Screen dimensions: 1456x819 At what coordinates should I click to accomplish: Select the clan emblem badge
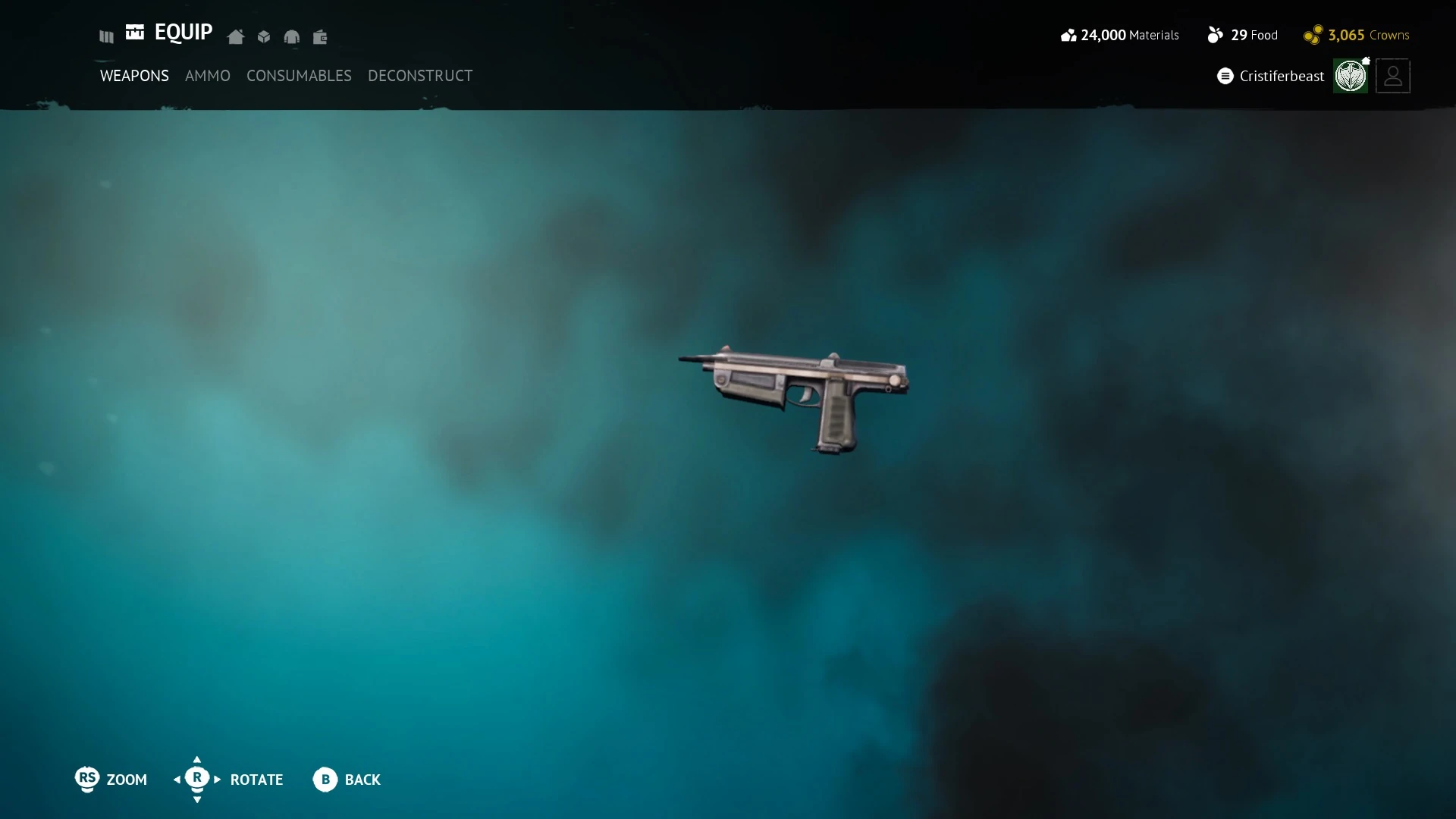pyautogui.click(x=1352, y=76)
